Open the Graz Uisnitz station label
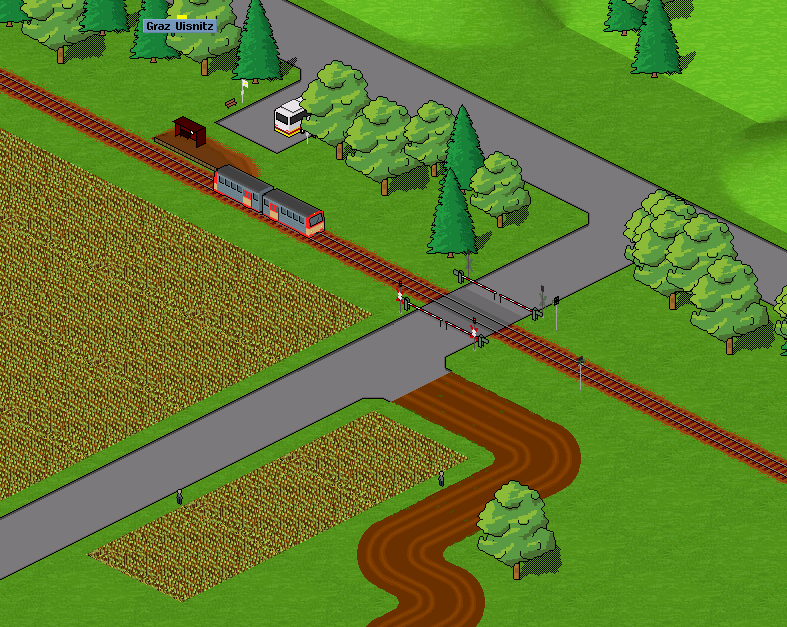This screenshot has height=627, width=787. 179,26
